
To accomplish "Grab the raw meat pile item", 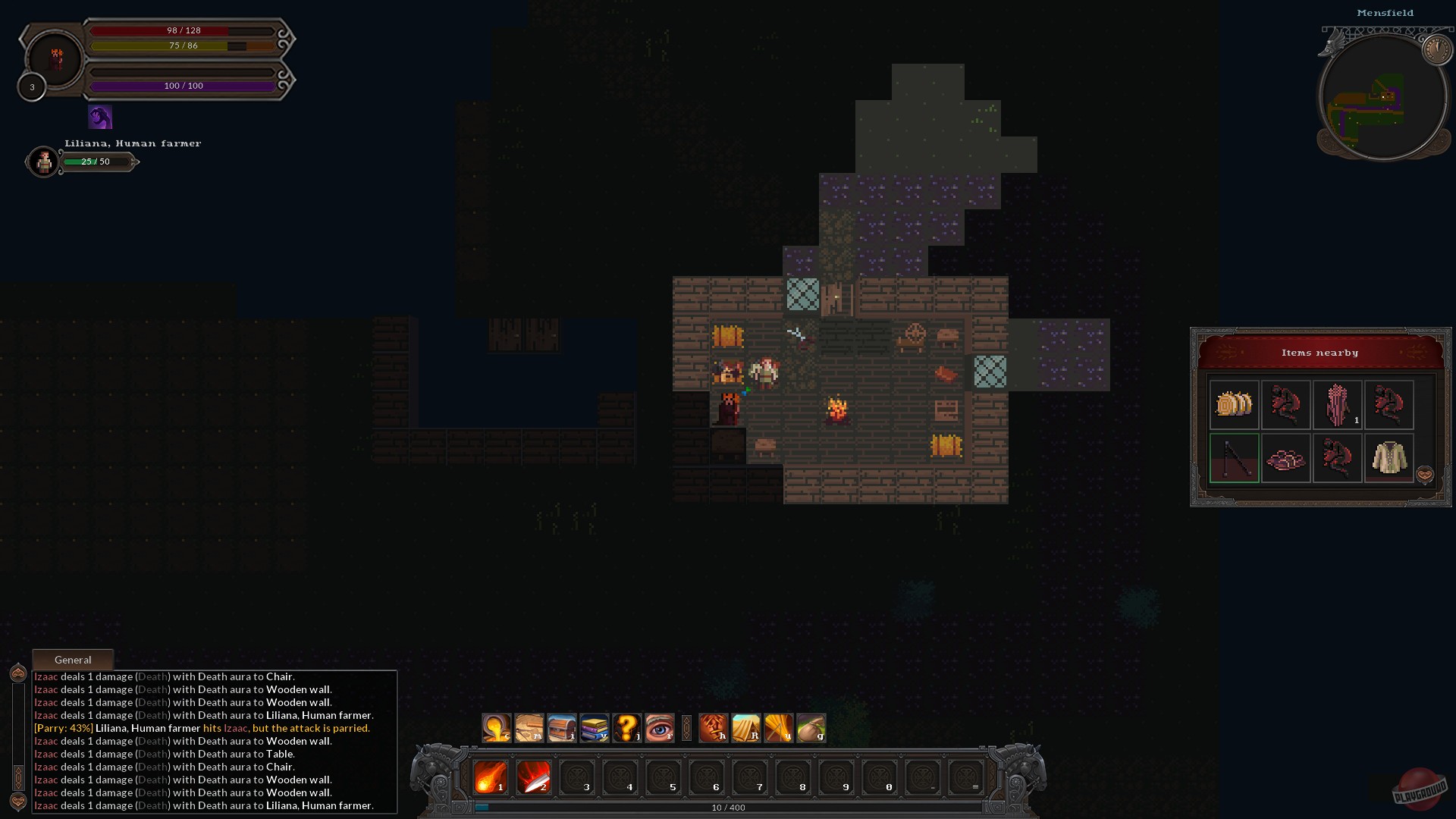I will point(1285,458).
